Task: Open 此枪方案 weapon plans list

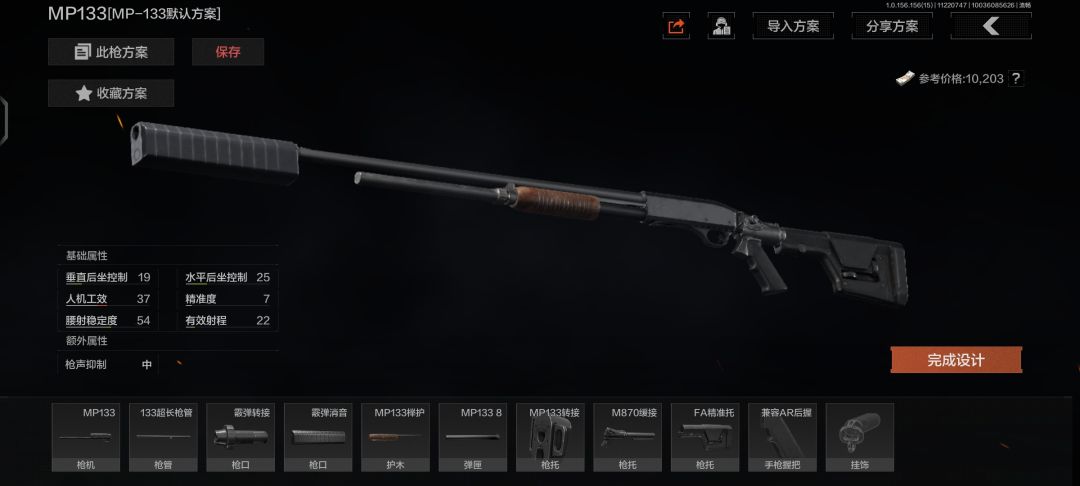Action: click(x=111, y=52)
